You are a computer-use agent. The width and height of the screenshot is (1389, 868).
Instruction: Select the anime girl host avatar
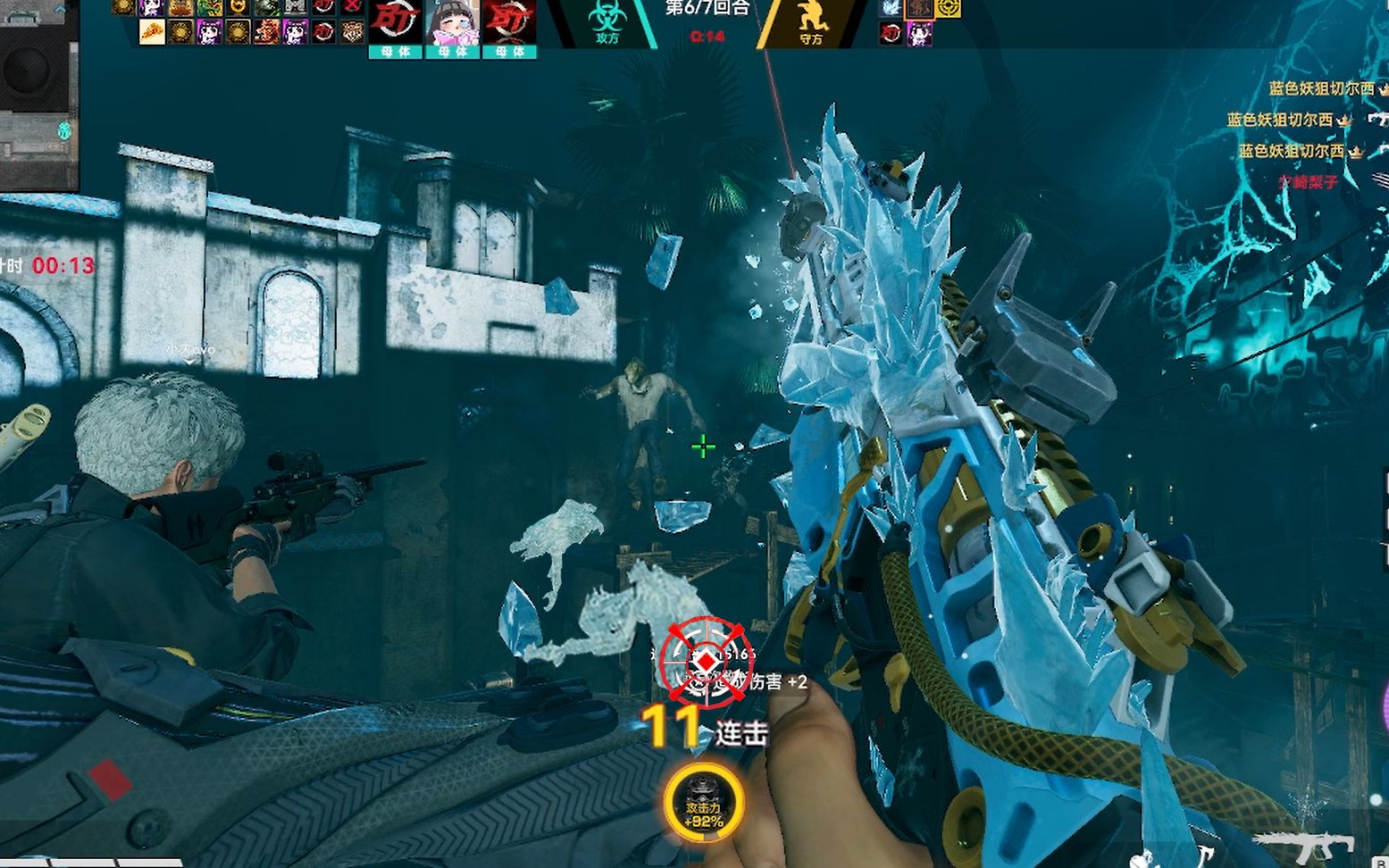click(452, 23)
